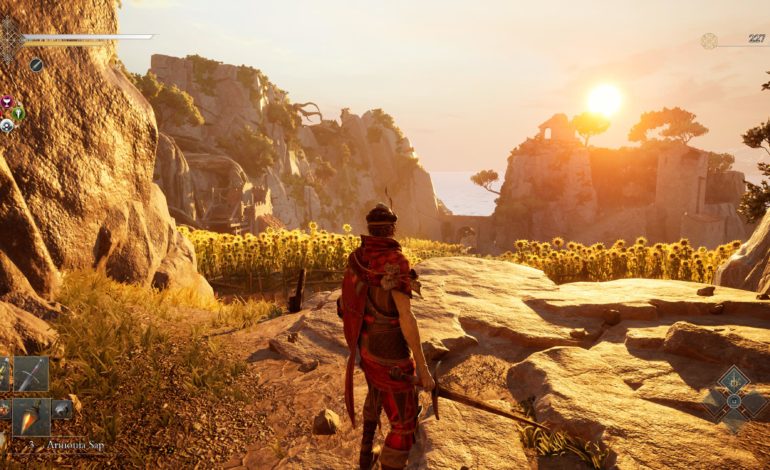Click the magenta chalice buff icon

(6, 102)
